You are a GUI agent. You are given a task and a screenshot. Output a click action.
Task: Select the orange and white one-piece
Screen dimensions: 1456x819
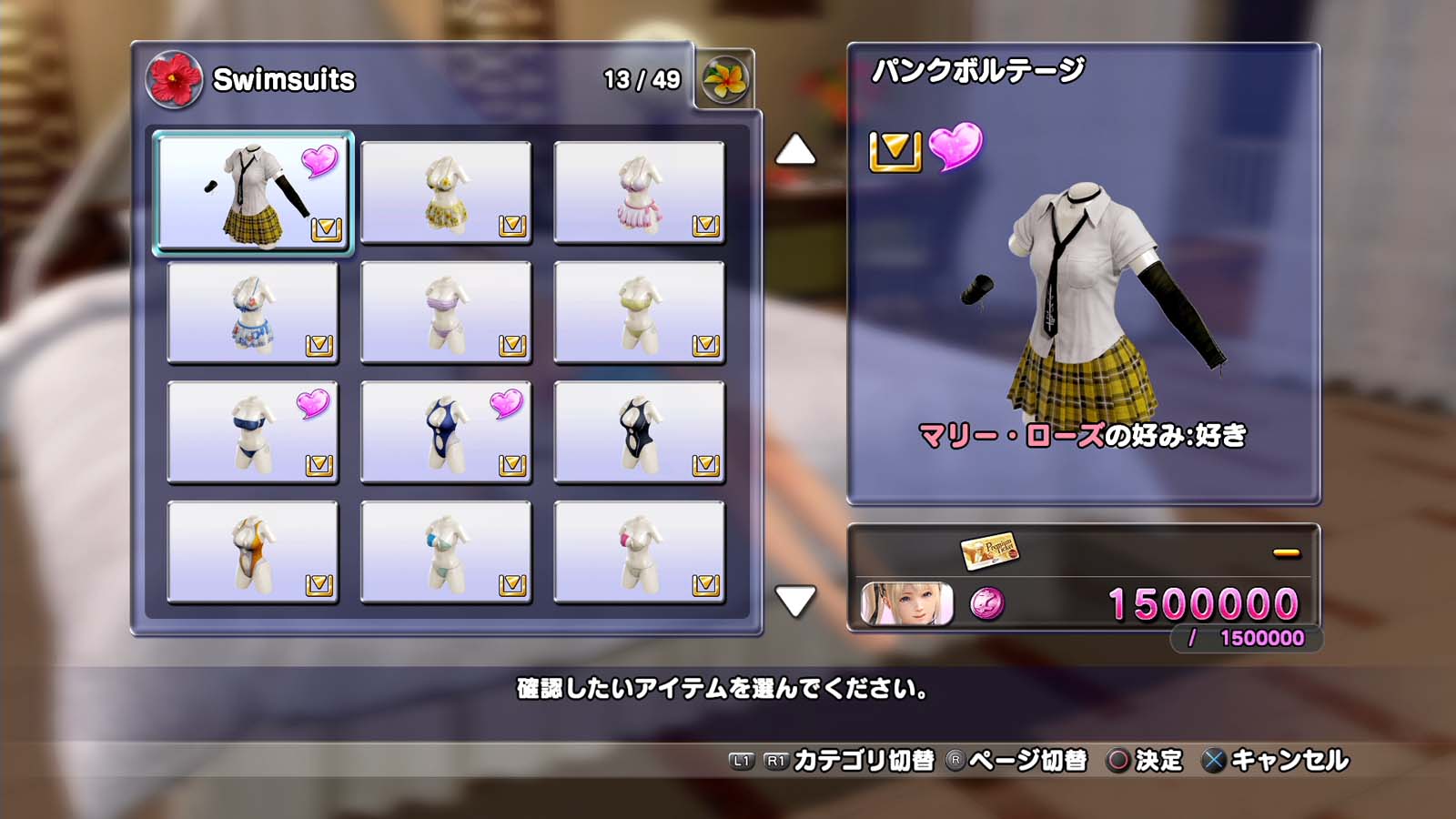coord(253,552)
